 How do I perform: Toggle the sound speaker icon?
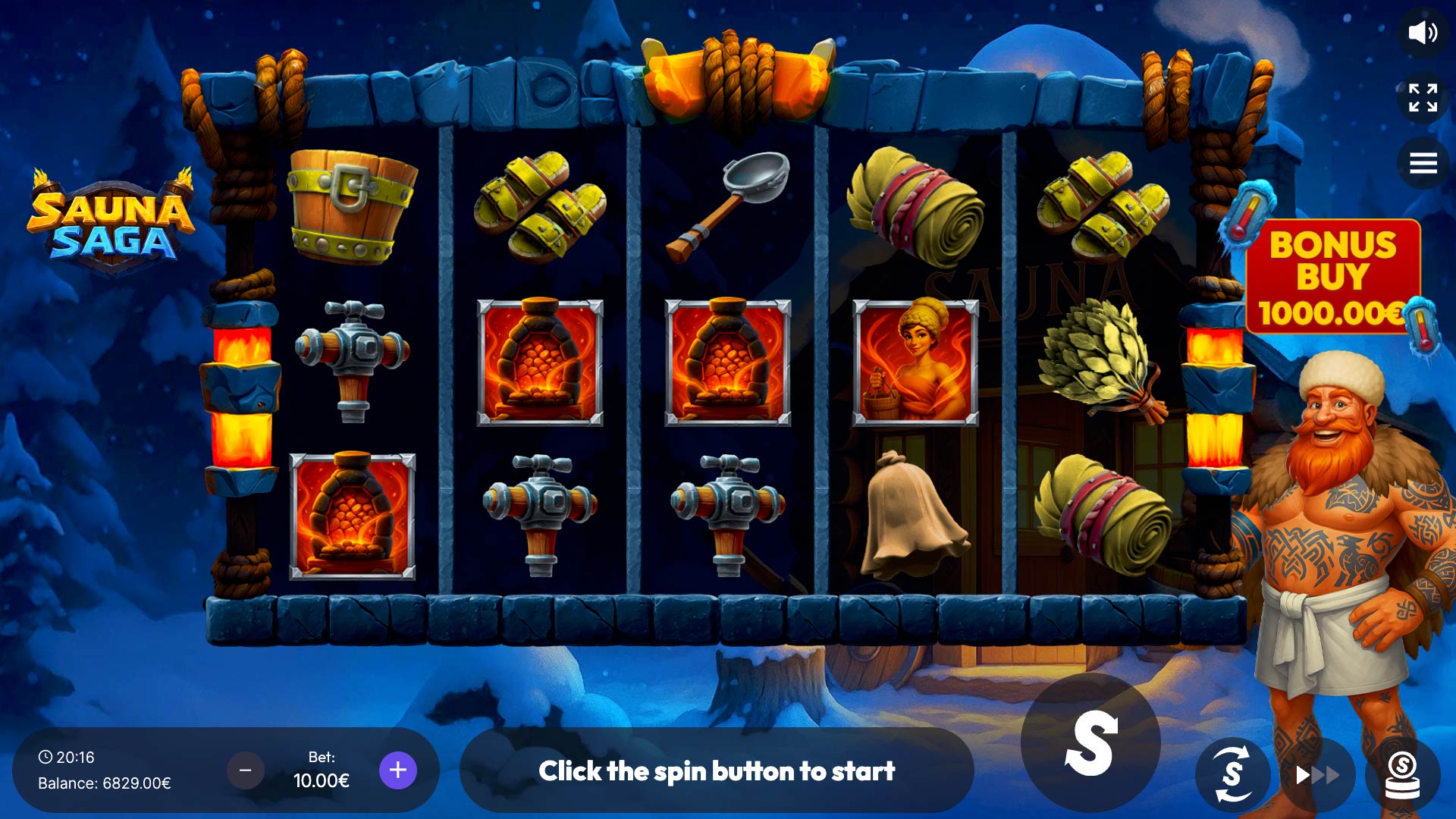point(1423,33)
